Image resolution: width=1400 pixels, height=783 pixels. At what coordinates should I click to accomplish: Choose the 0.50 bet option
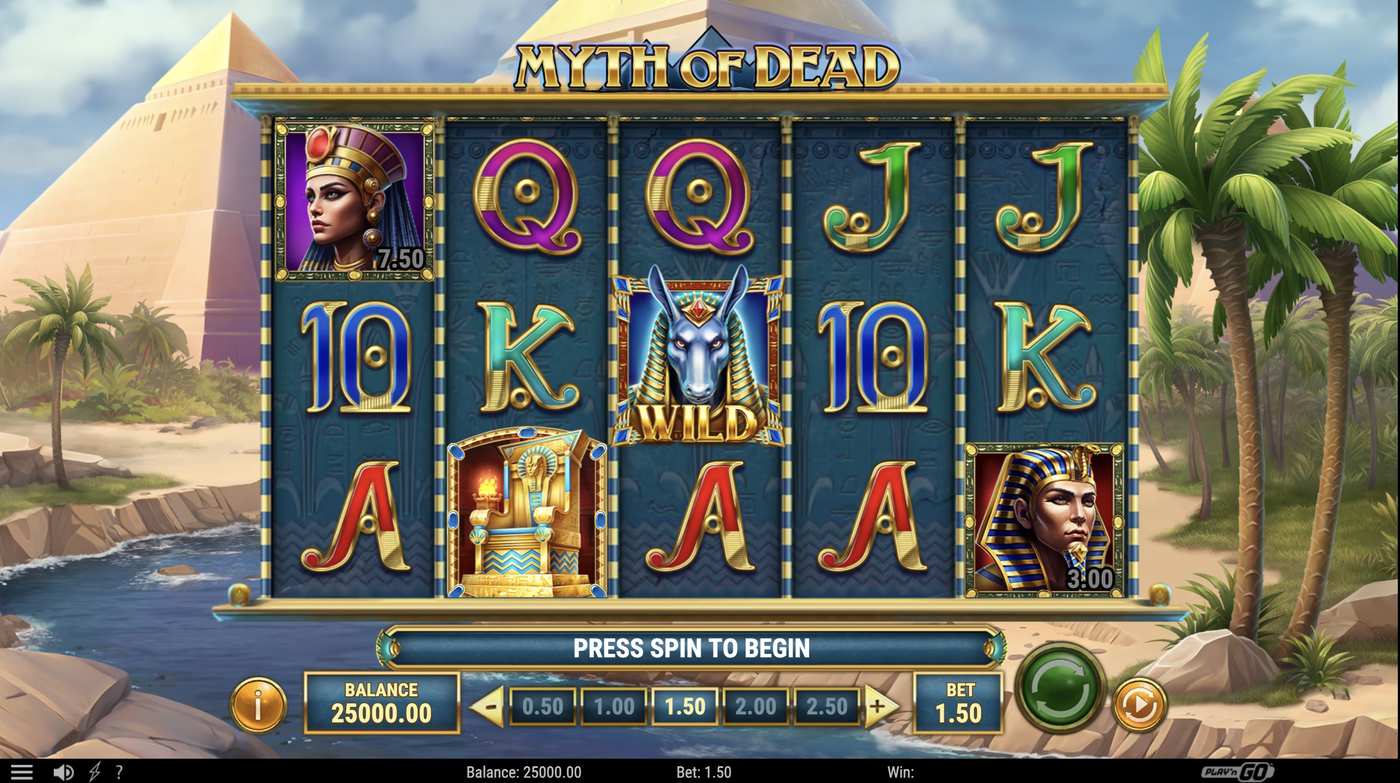[540, 705]
